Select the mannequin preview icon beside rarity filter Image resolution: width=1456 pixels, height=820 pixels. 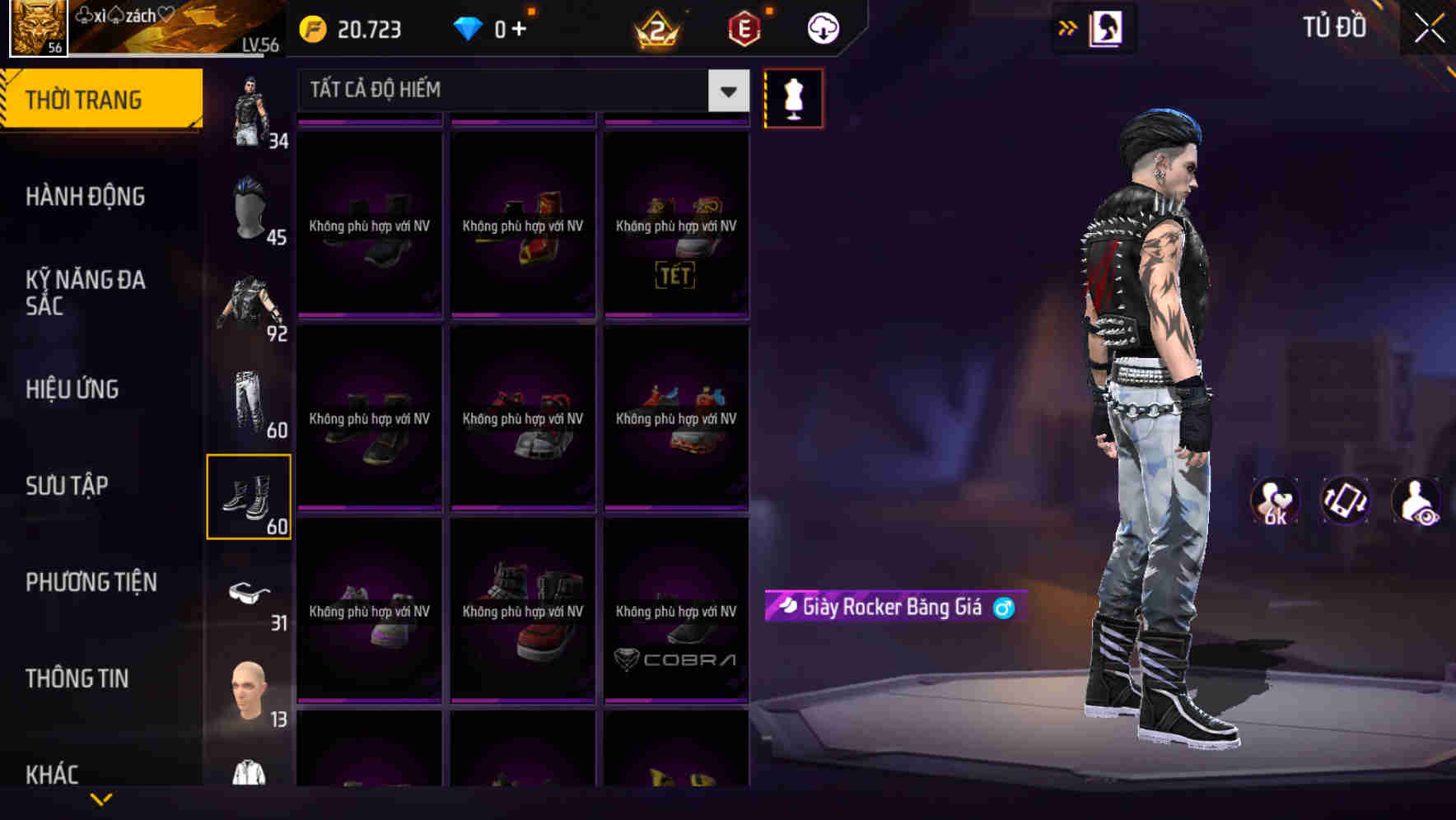coord(793,97)
